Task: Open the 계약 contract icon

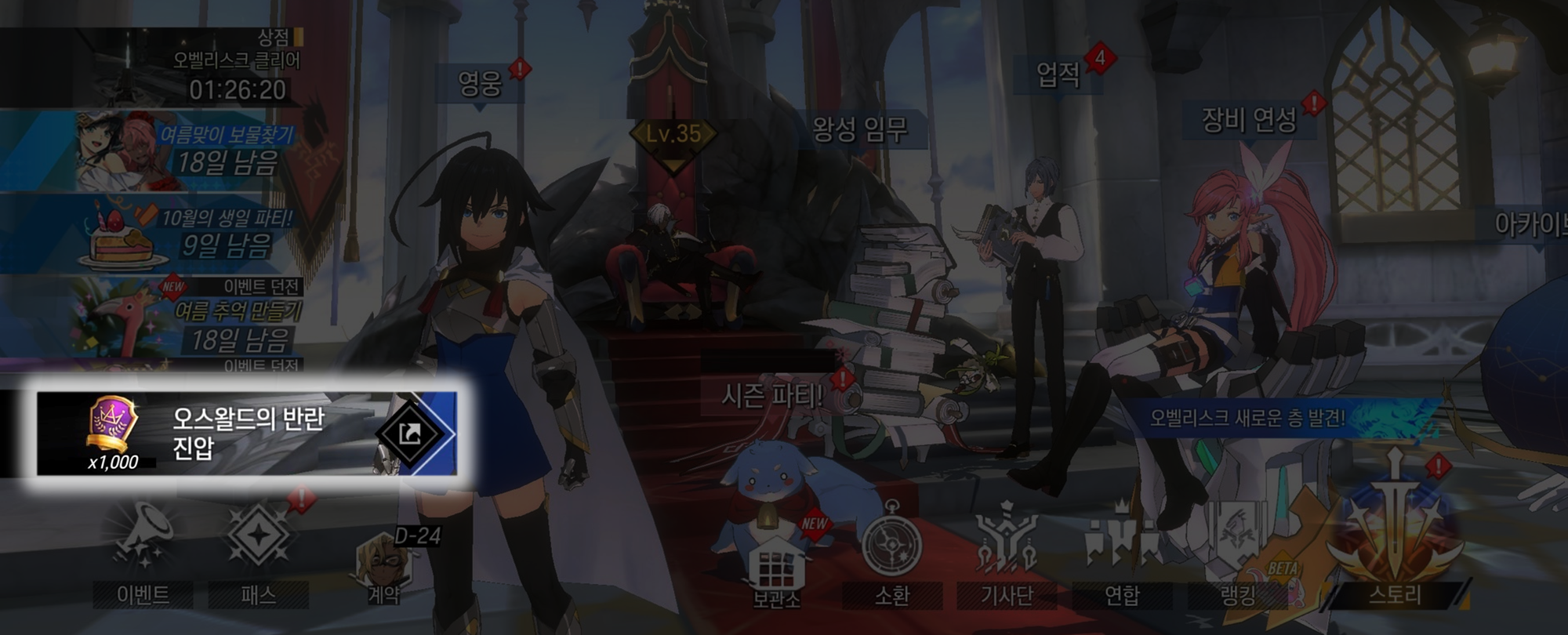Action: click(384, 566)
